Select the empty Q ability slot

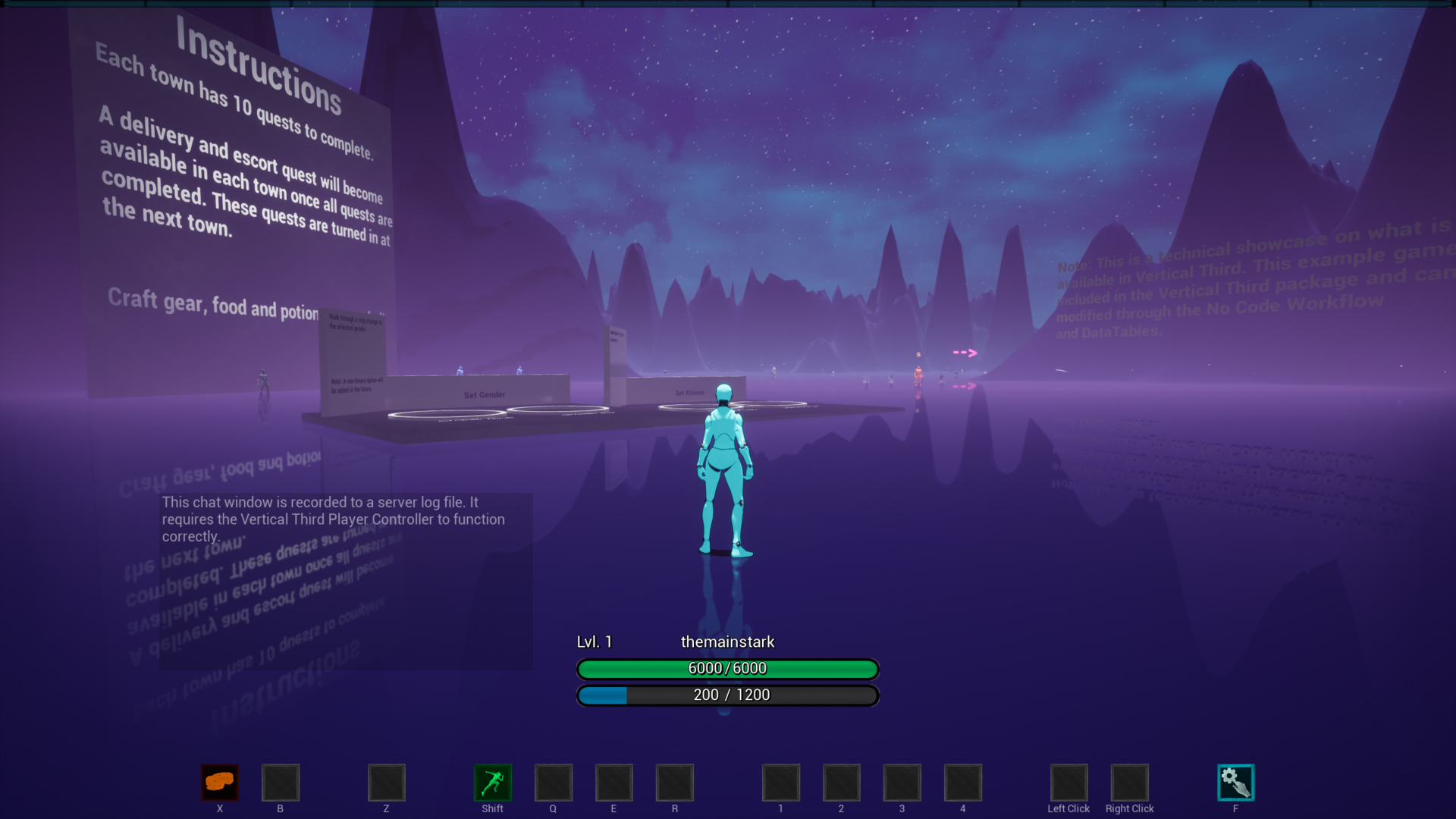[553, 782]
